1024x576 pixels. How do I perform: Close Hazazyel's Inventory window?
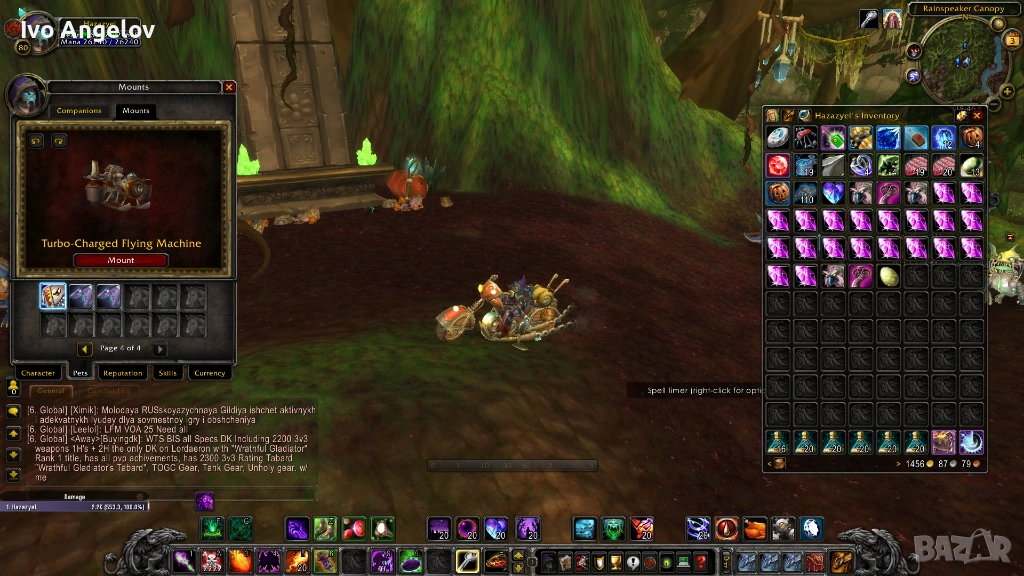(977, 116)
